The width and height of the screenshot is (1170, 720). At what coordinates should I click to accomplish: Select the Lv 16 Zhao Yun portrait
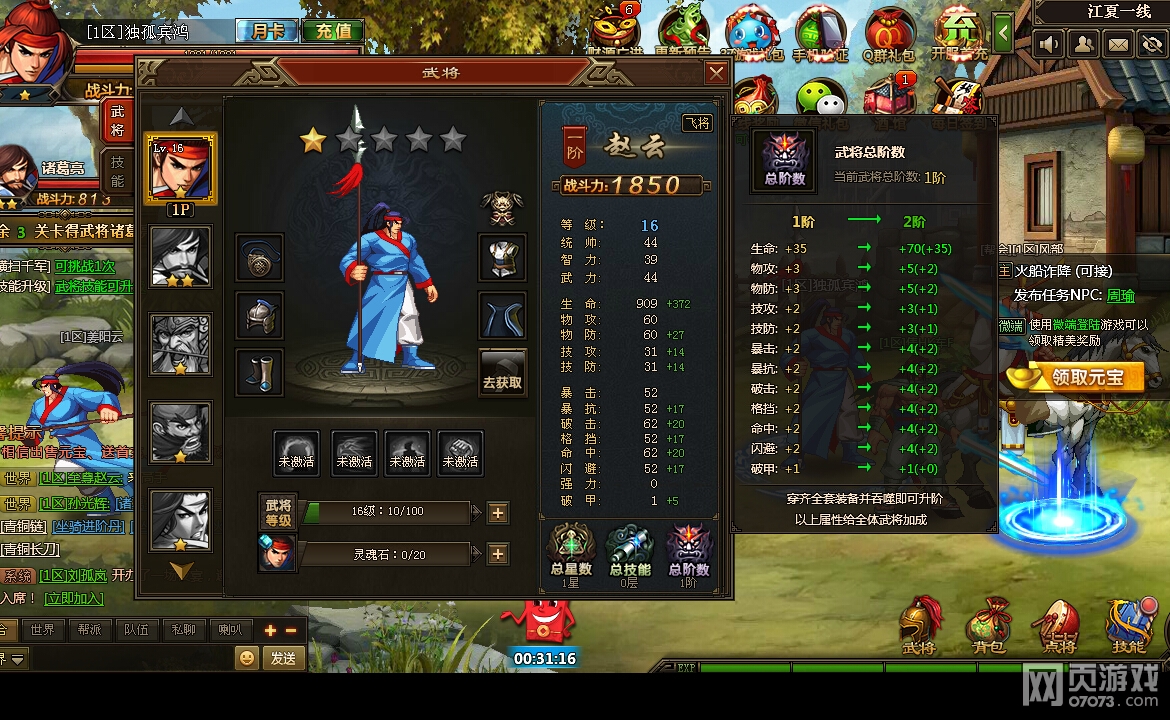pyautogui.click(x=181, y=167)
